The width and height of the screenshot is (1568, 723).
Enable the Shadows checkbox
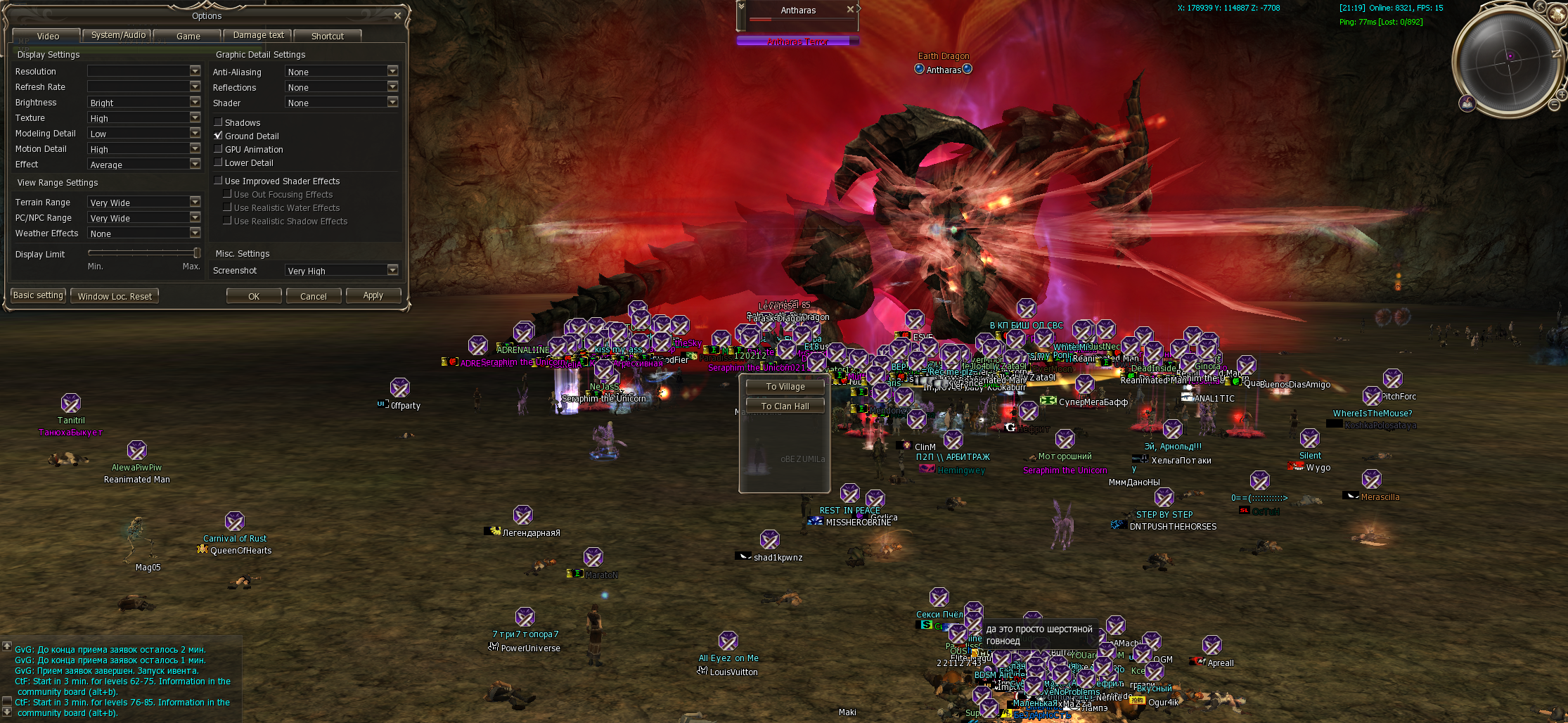tap(219, 122)
